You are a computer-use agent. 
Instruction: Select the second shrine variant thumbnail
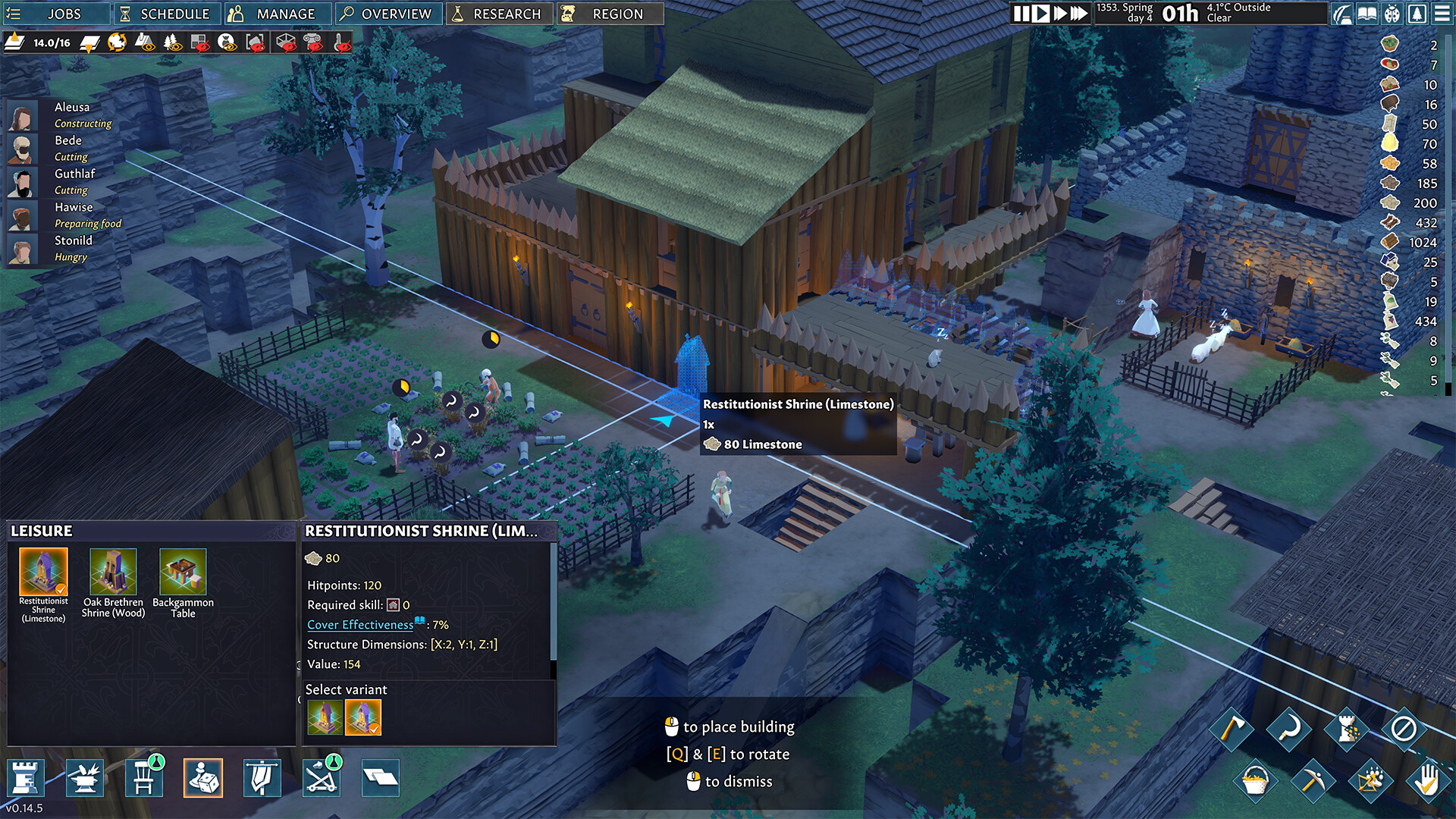[364, 717]
